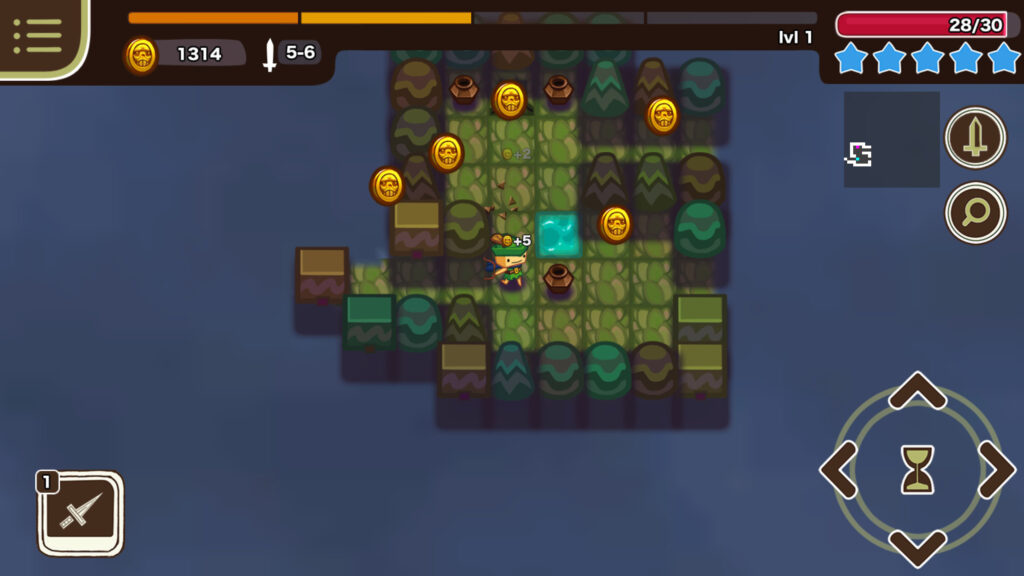Select the dagger item slot
The image size is (1024, 576).
(x=80, y=513)
